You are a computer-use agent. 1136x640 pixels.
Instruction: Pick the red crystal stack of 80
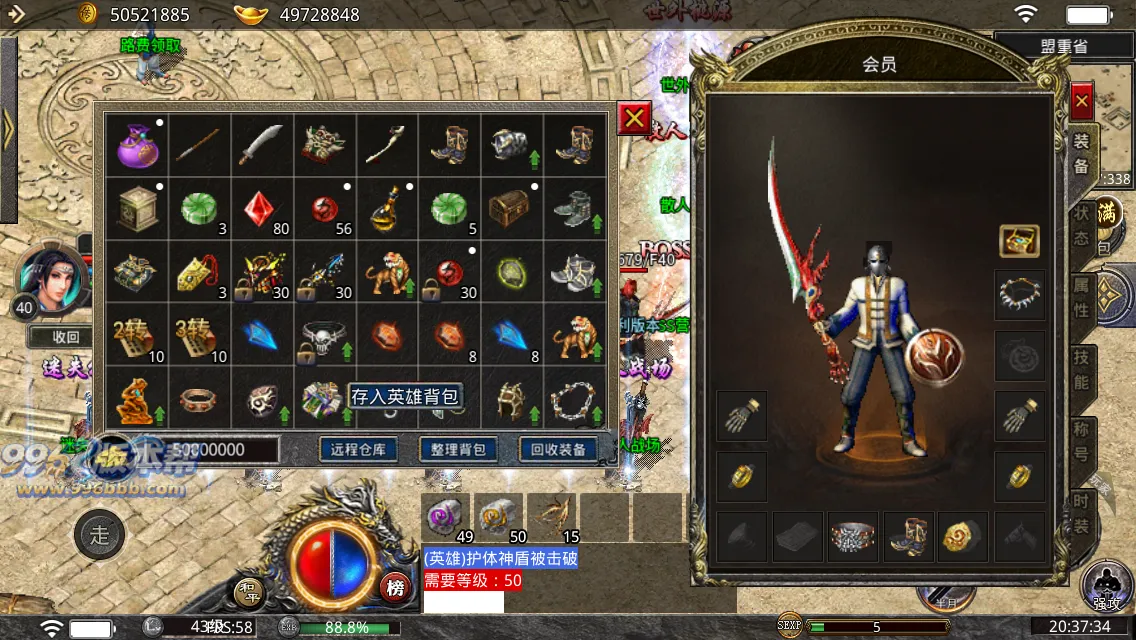(262, 208)
